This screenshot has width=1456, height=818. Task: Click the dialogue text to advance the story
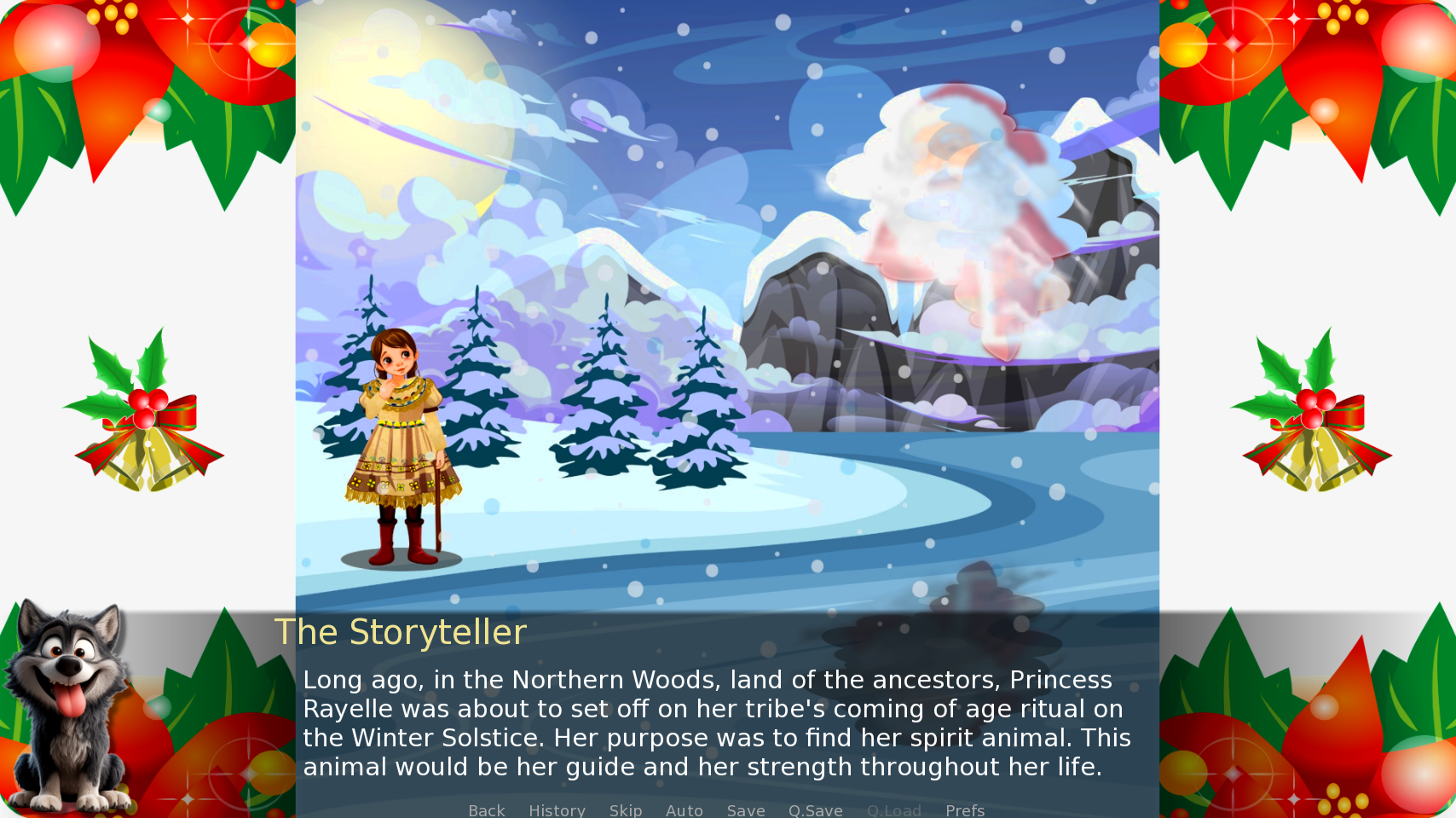716,723
